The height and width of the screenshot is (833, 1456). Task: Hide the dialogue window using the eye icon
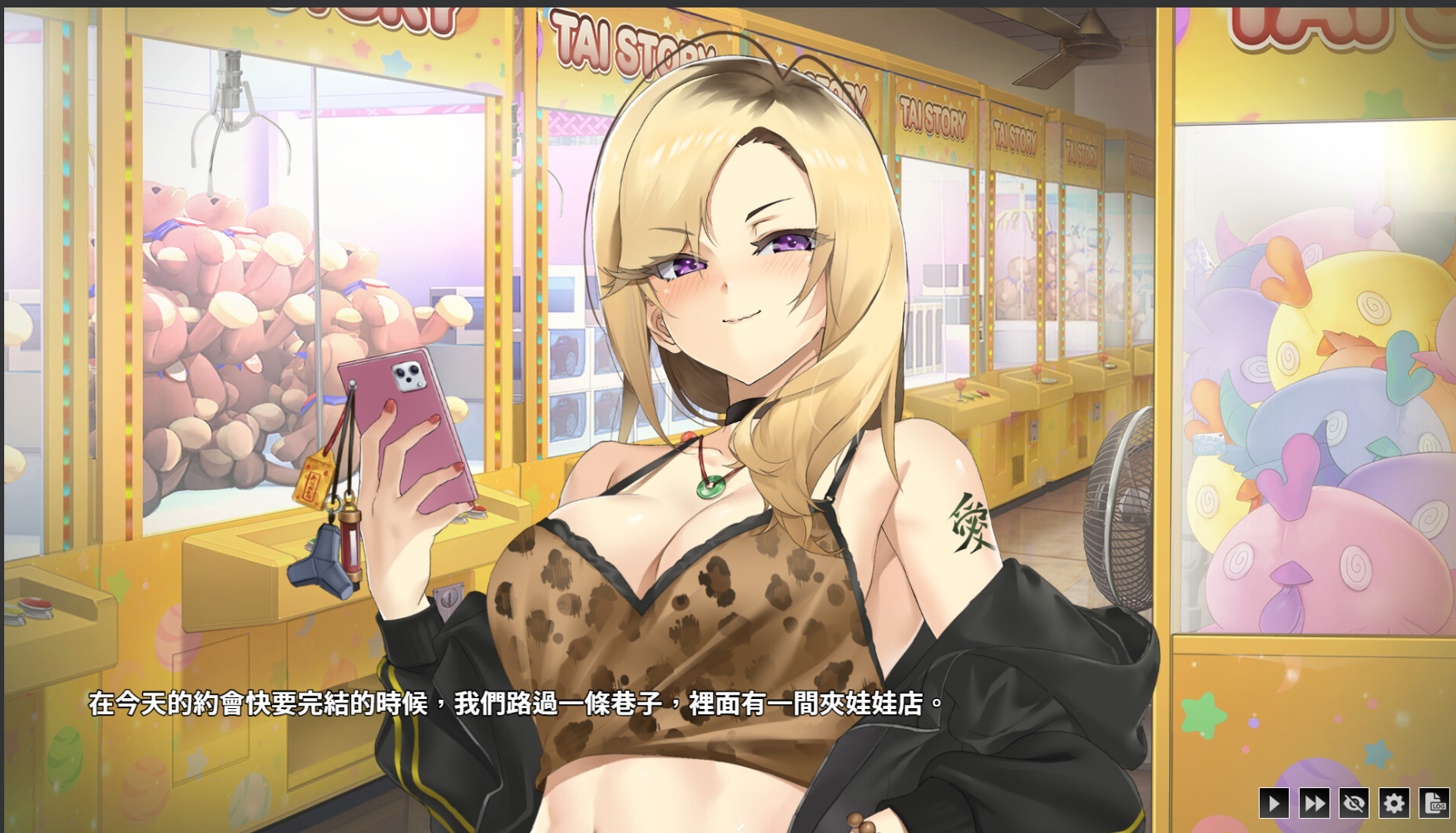tap(1354, 804)
